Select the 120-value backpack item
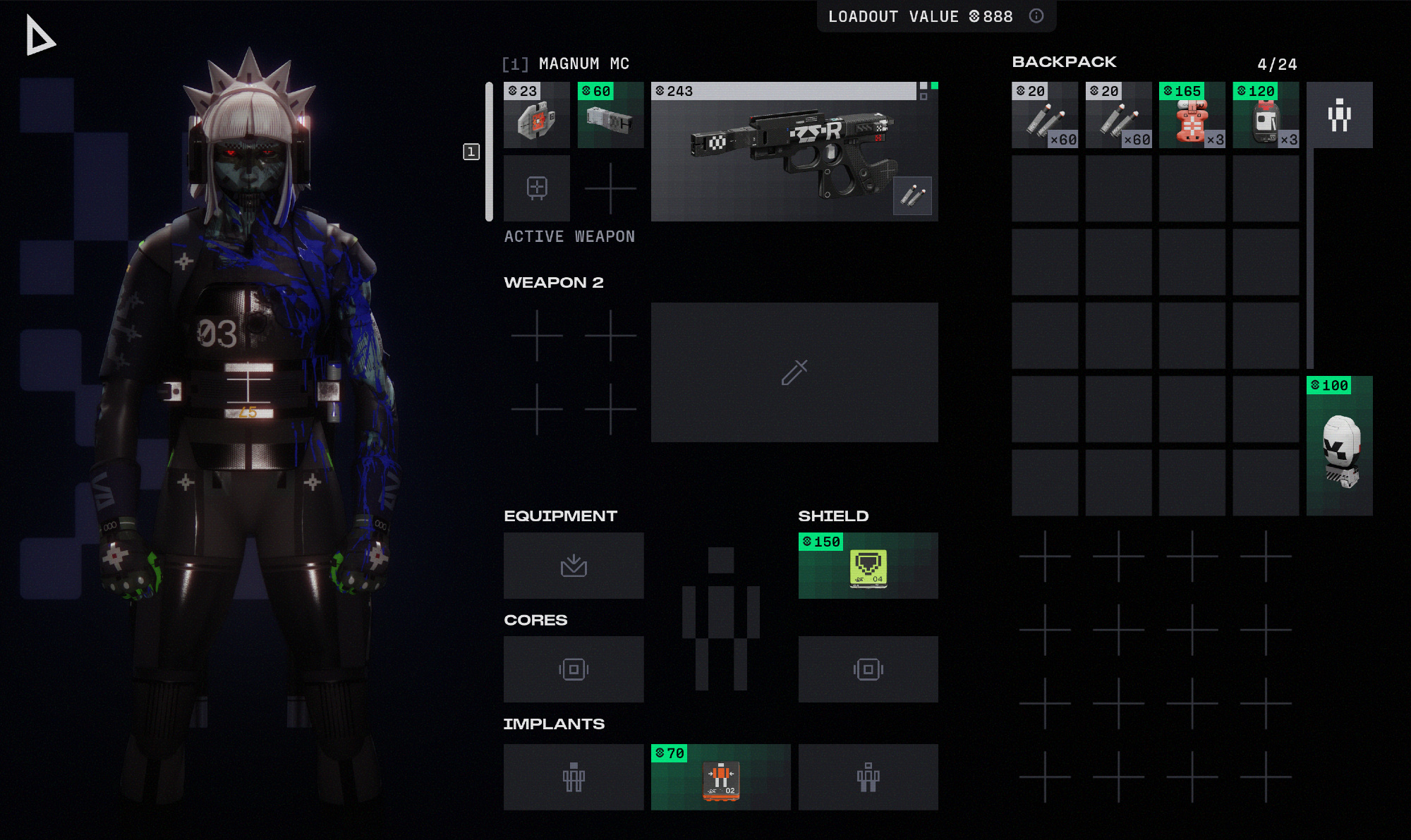 pyautogui.click(x=1266, y=115)
